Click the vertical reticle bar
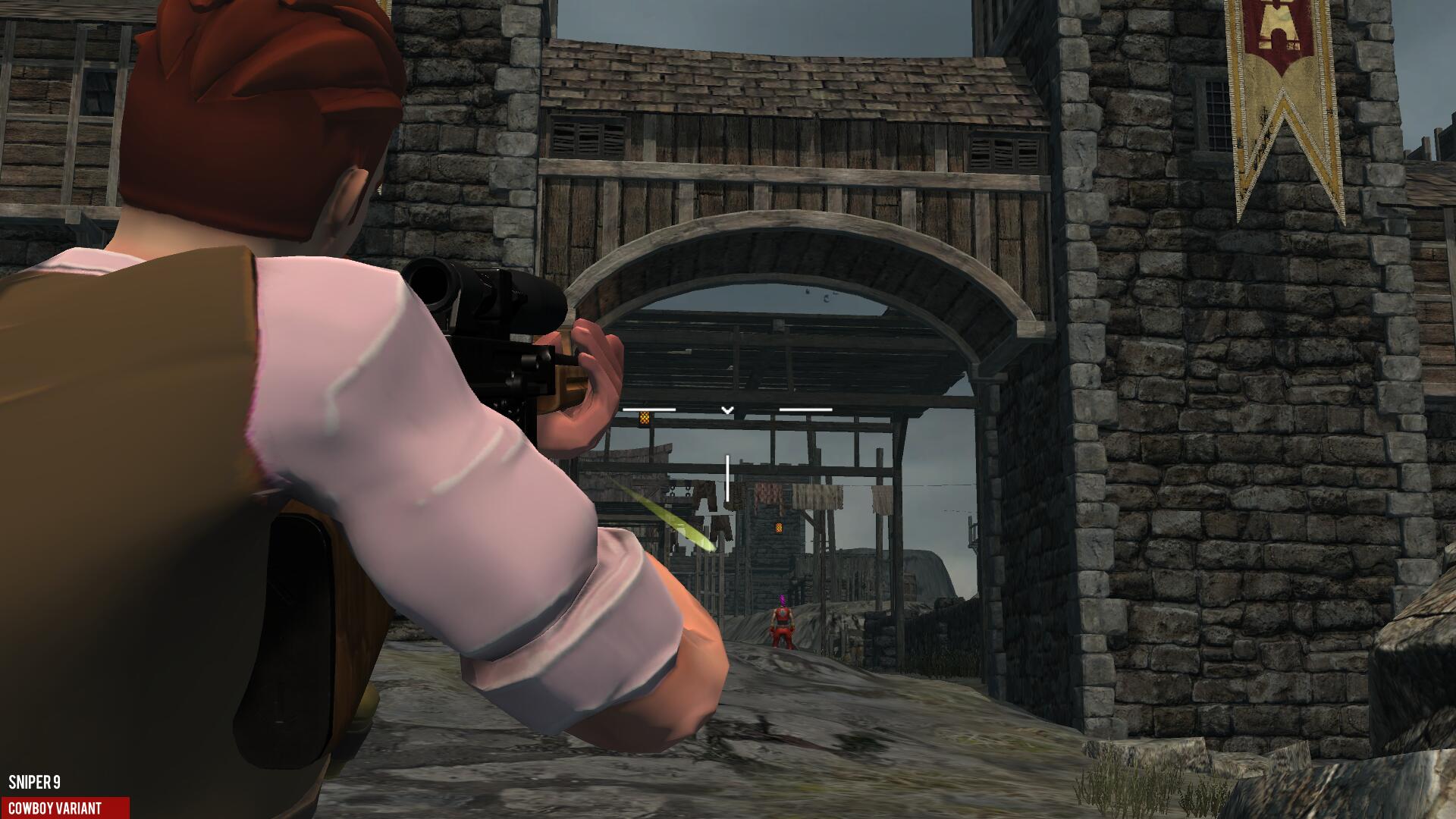Image resolution: width=1456 pixels, height=819 pixels. click(727, 478)
